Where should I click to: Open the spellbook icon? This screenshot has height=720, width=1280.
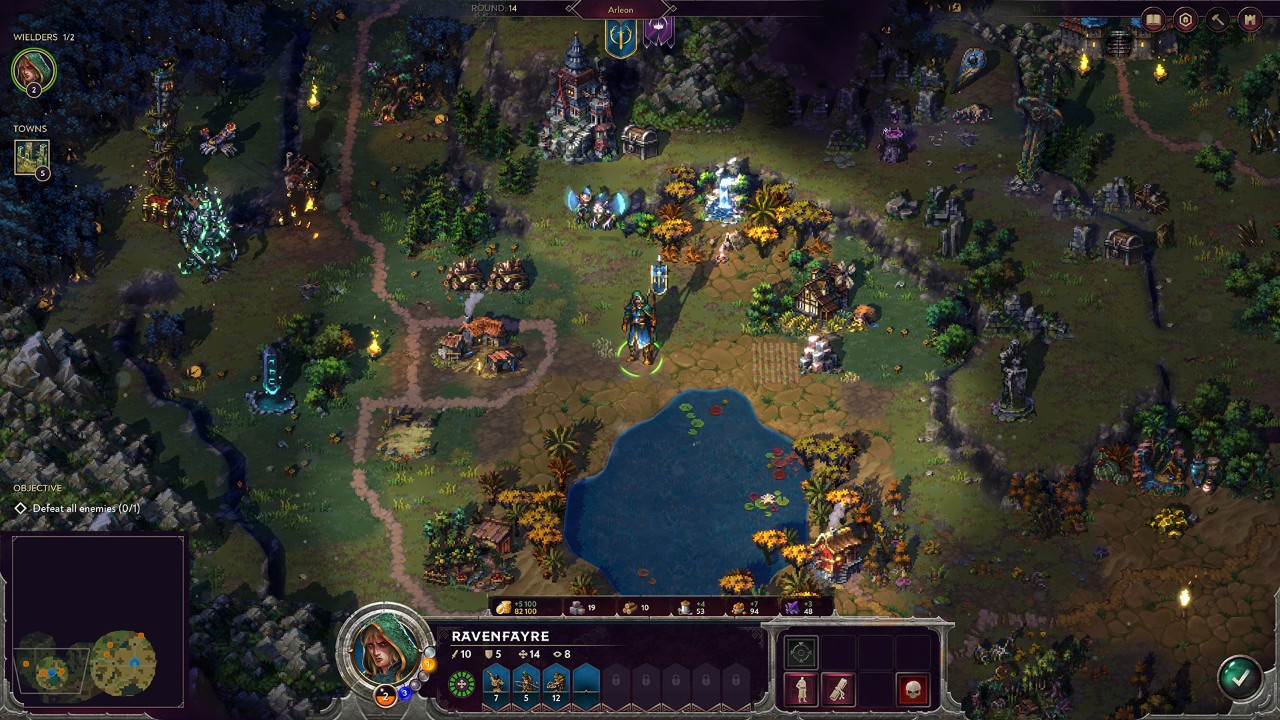[x=1154, y=19]
